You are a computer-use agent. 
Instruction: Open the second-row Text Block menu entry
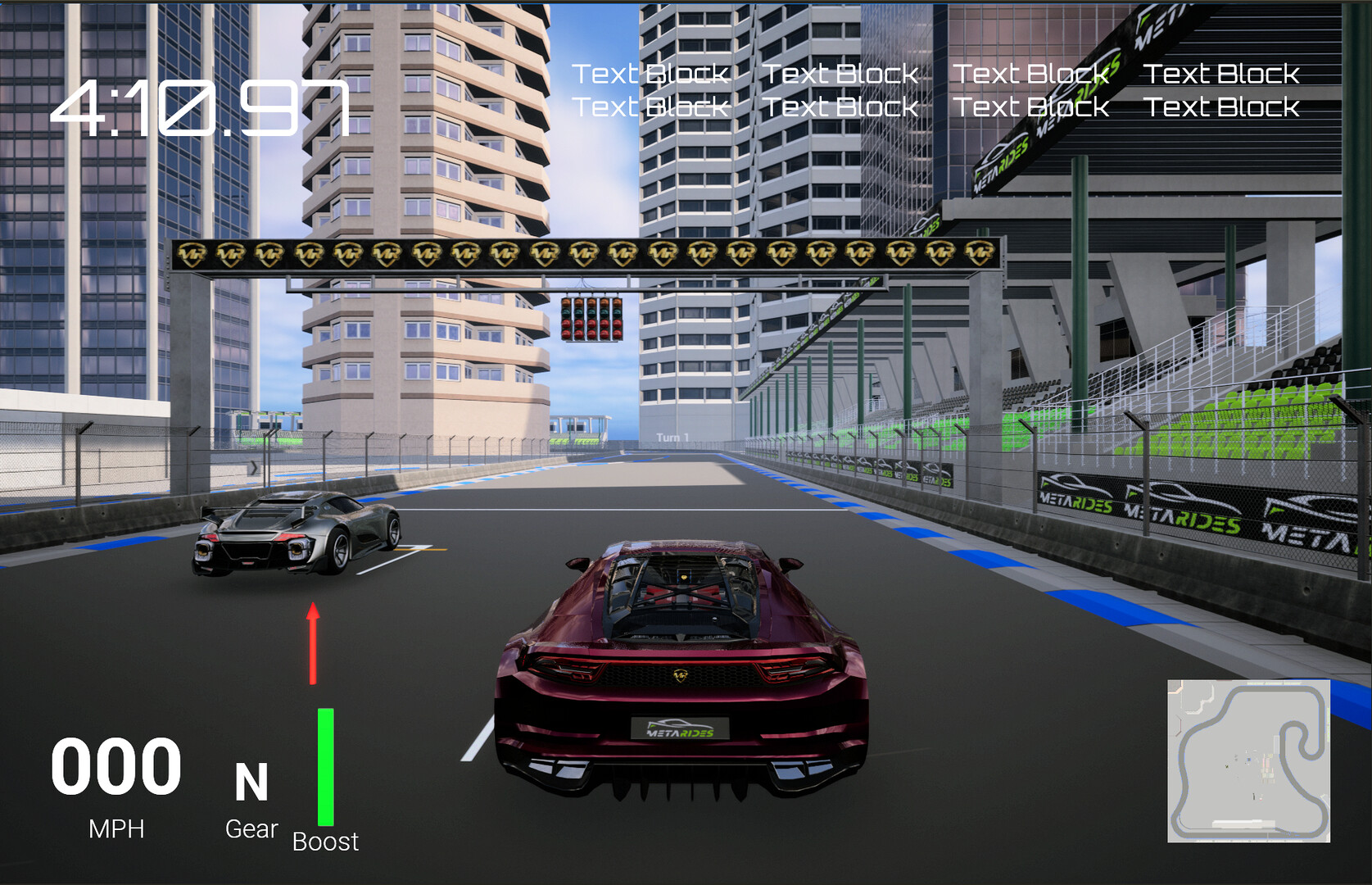(650, 106)
